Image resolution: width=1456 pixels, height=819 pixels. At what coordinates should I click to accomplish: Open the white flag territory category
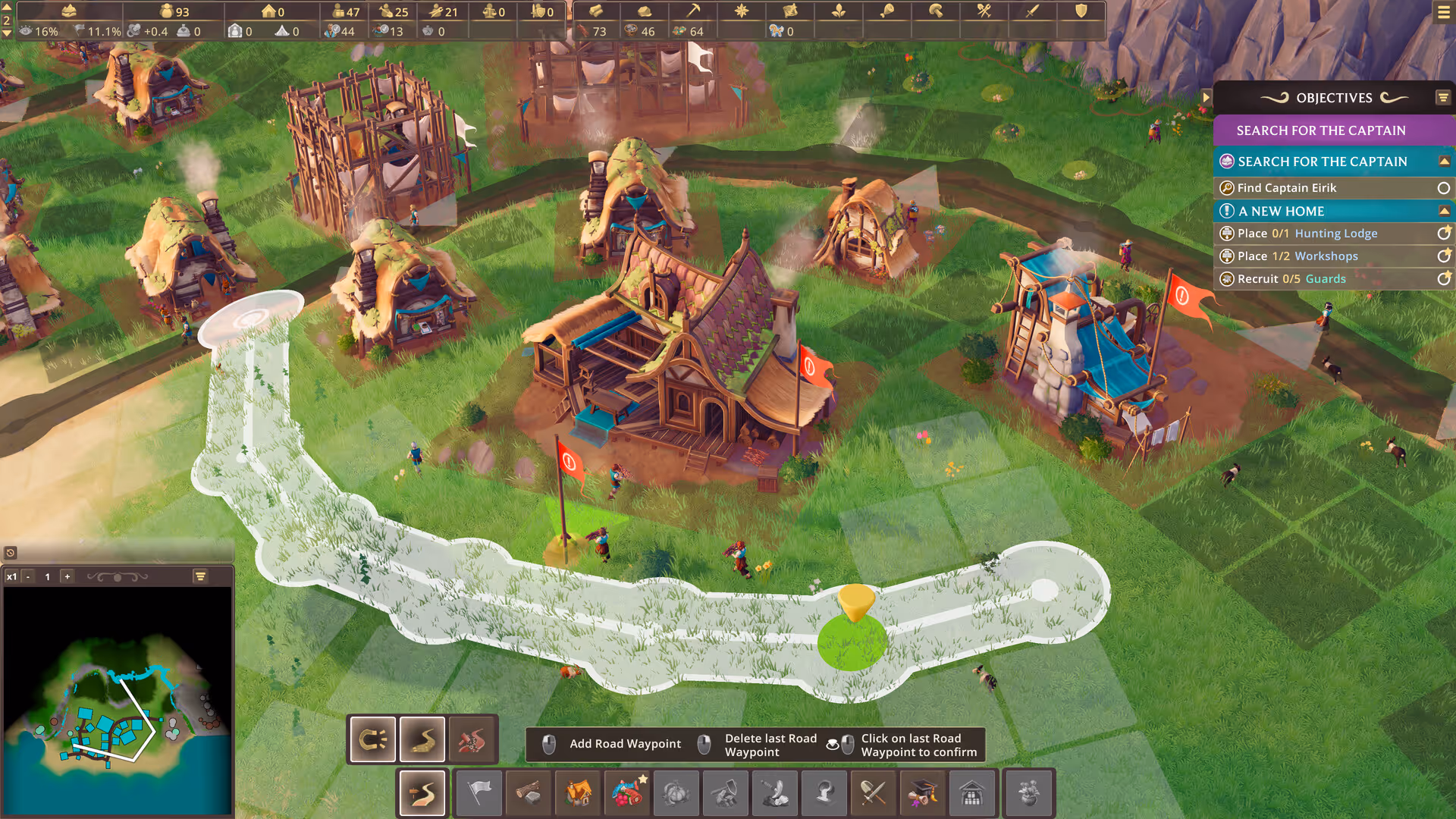point(479,793)
